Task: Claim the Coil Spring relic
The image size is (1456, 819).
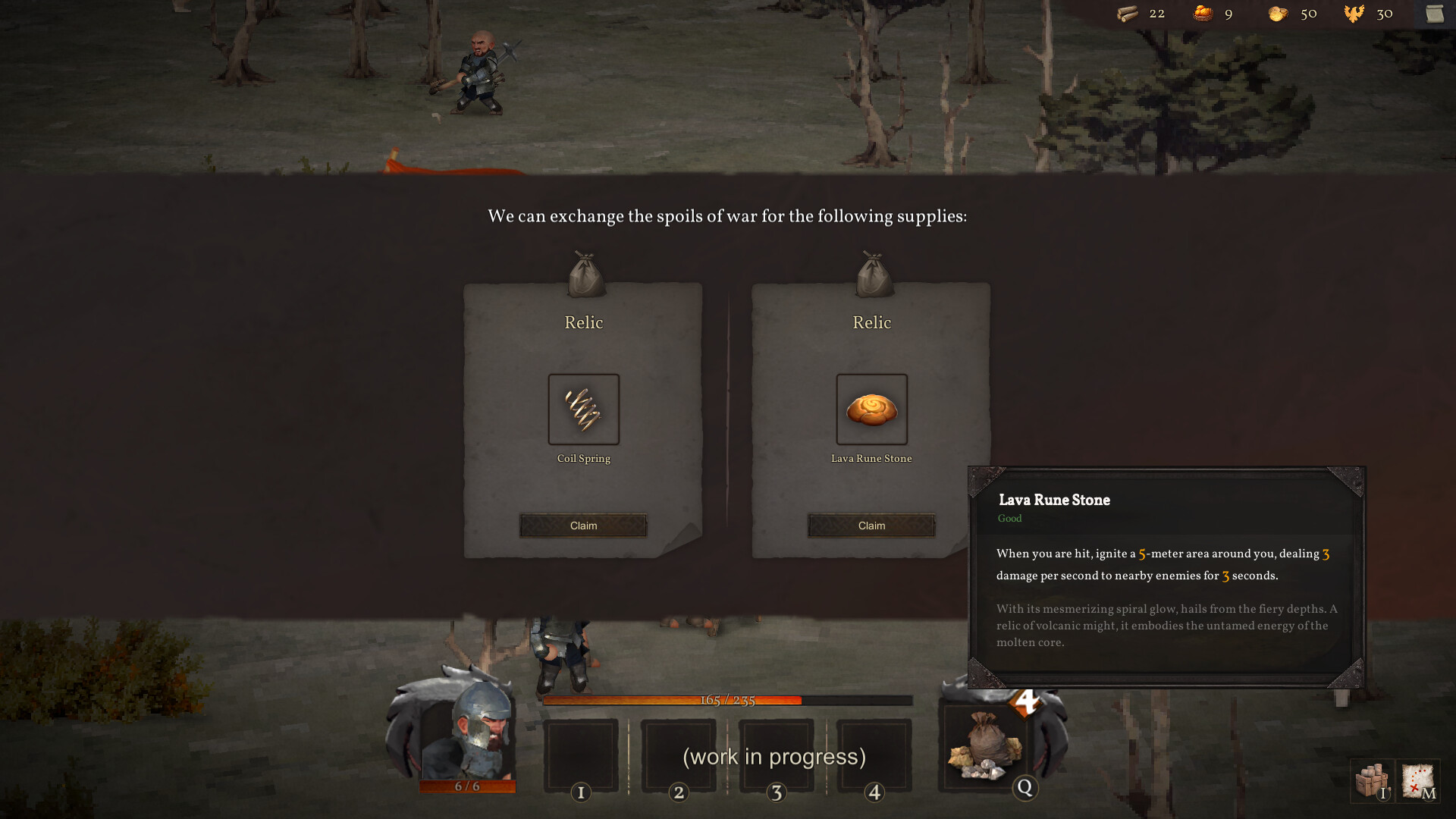Action: click(x=583, y=525)
